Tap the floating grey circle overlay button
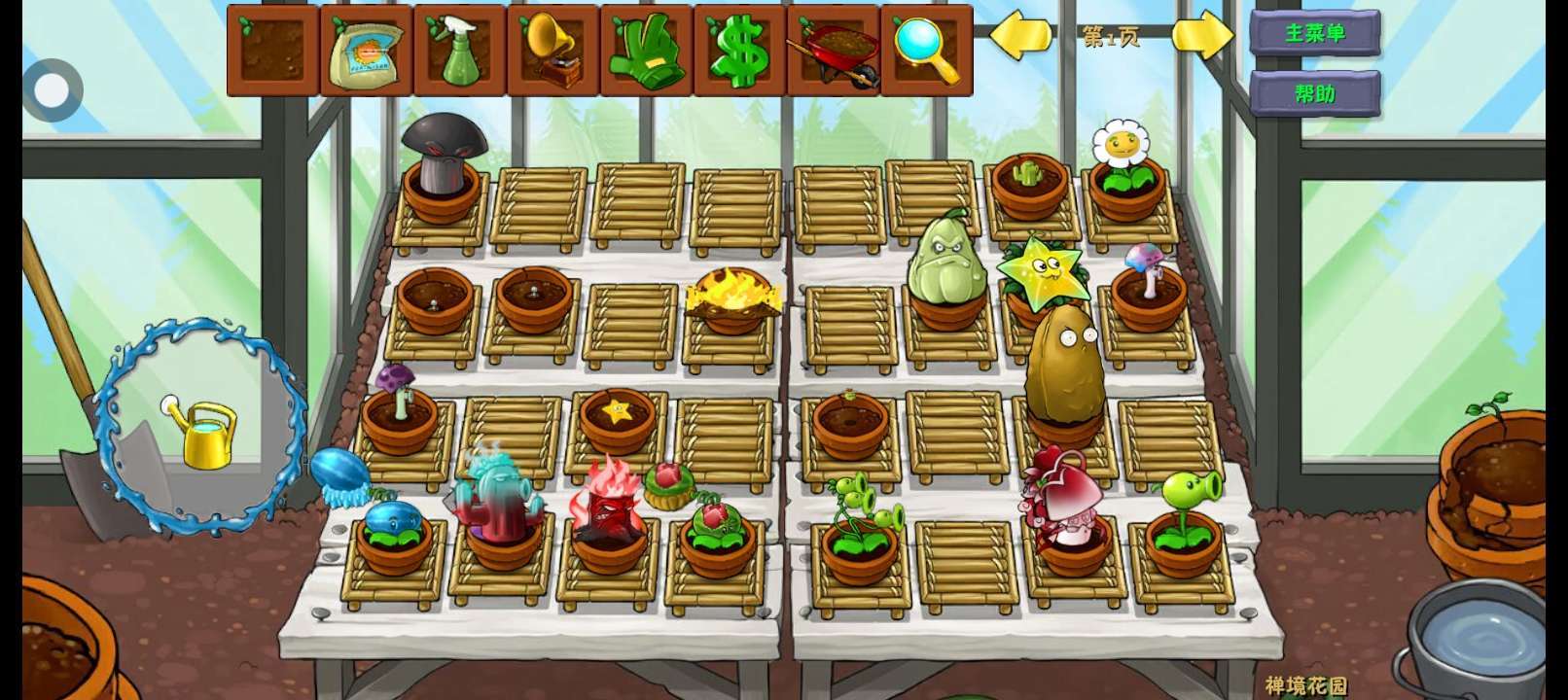The image size is (1568, 700). coord(52,90)
